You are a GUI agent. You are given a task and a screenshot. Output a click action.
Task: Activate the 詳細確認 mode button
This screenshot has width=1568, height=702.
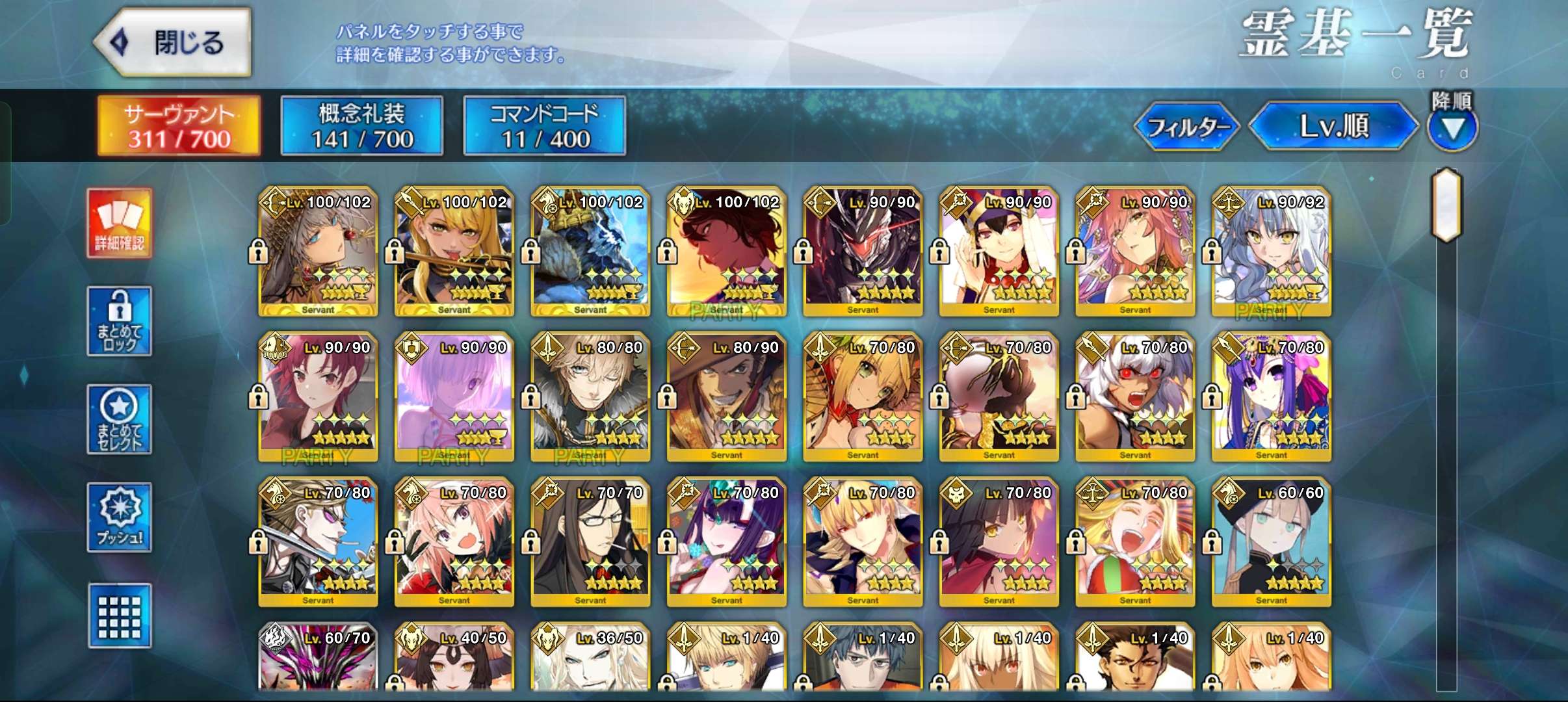click(120, 224)
